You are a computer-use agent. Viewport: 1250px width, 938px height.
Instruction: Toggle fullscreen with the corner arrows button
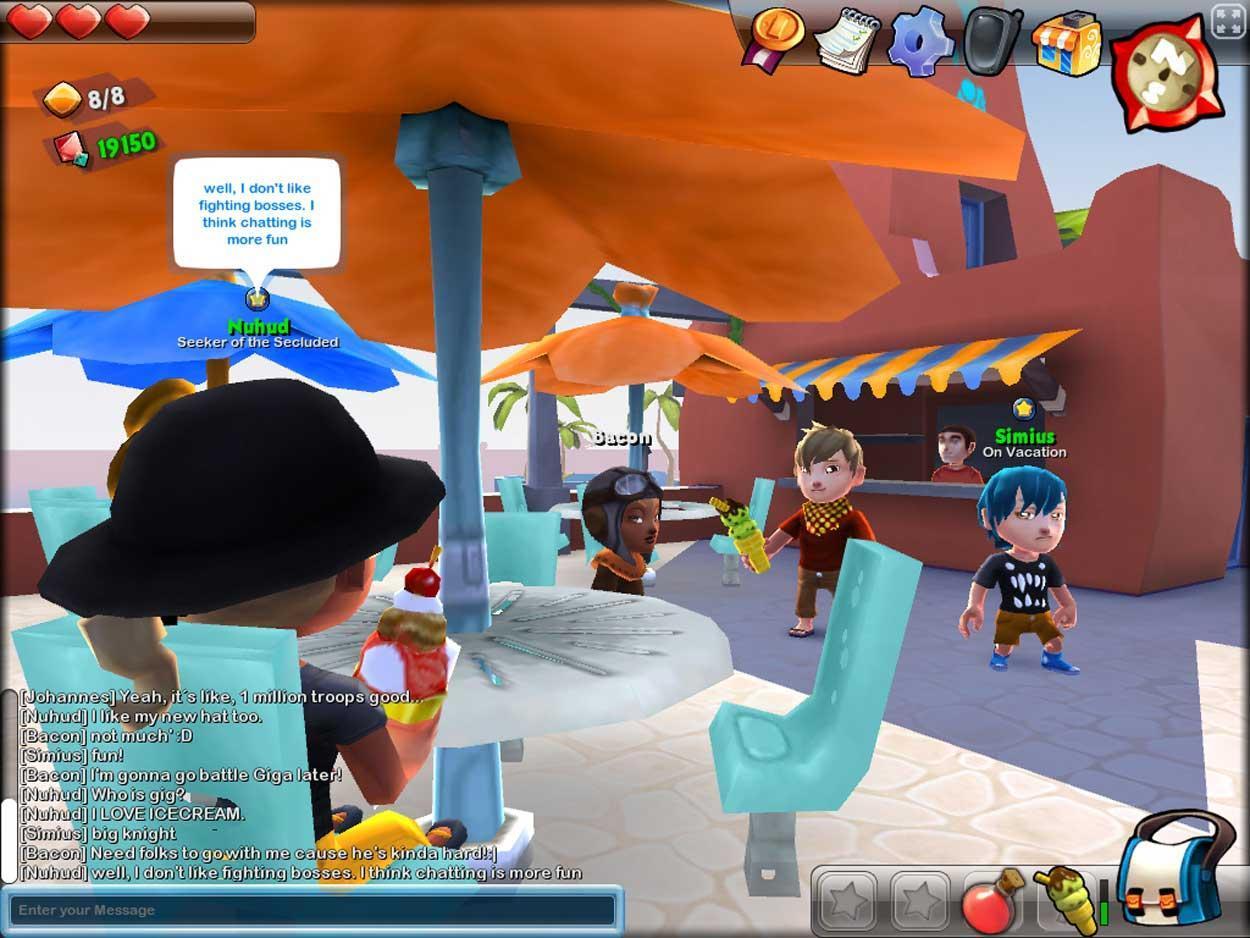pyautogui.click(x=1228, y=22)
